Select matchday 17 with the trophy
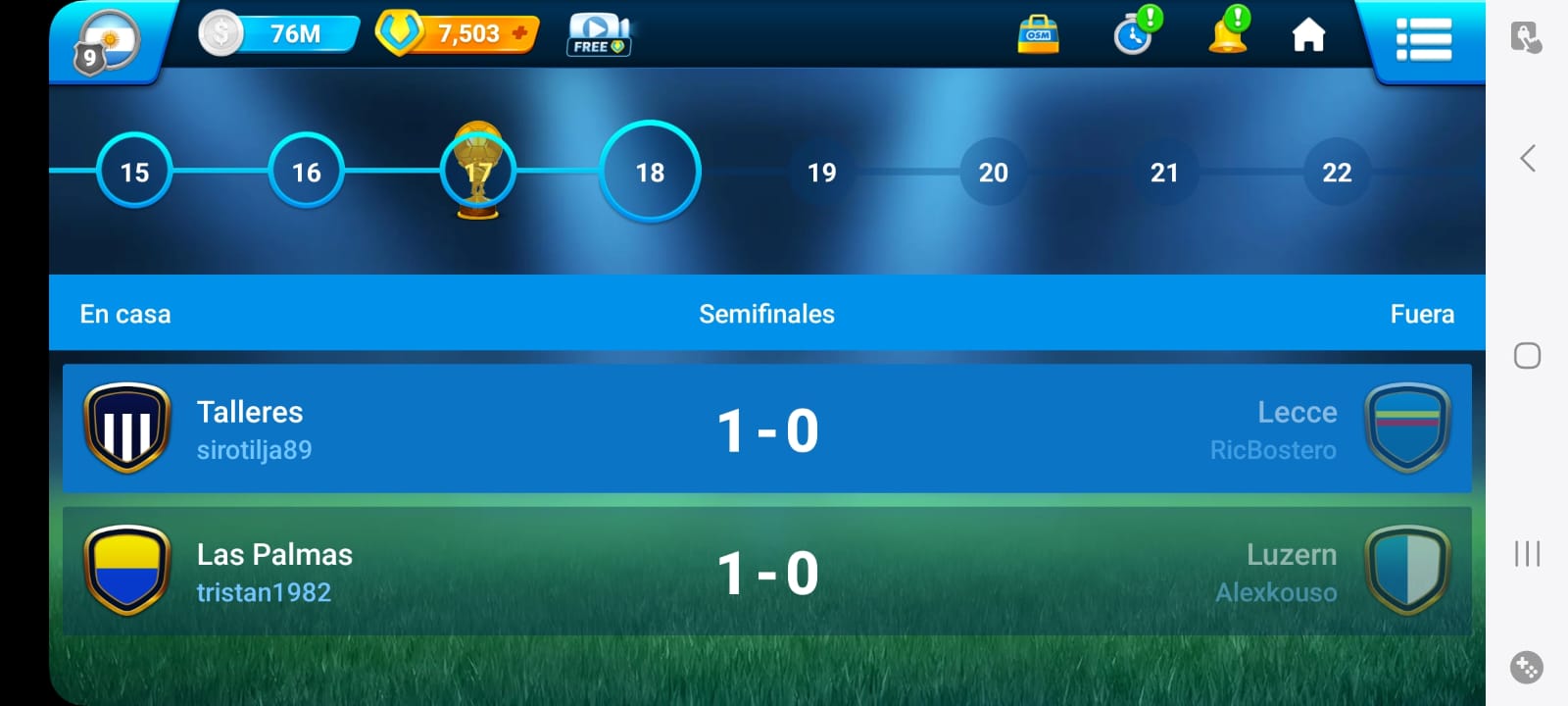The image size is (1568, 706). pyautogui.click(x=478, y=172)
